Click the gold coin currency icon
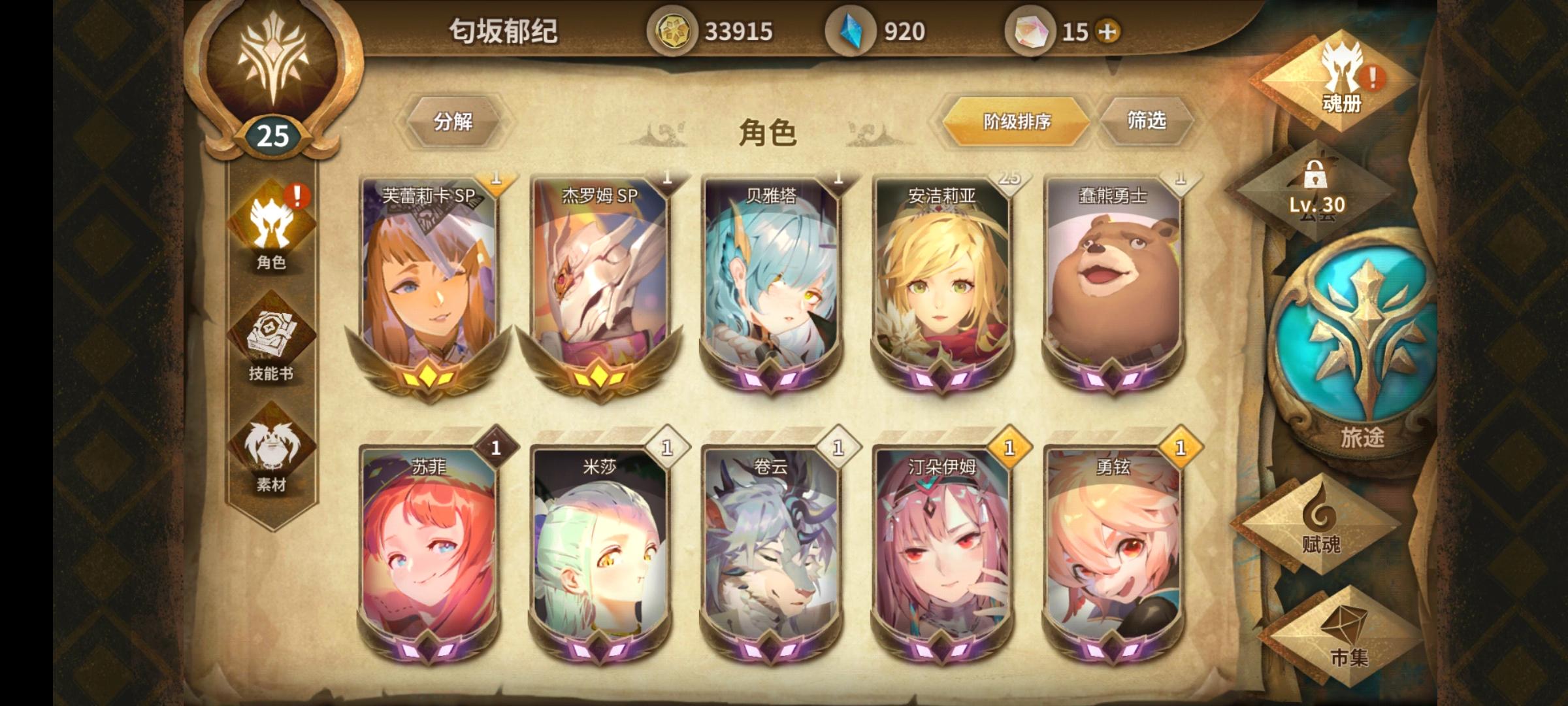The width and height of the screenshot is (1568, 706). tap(675, 29)
